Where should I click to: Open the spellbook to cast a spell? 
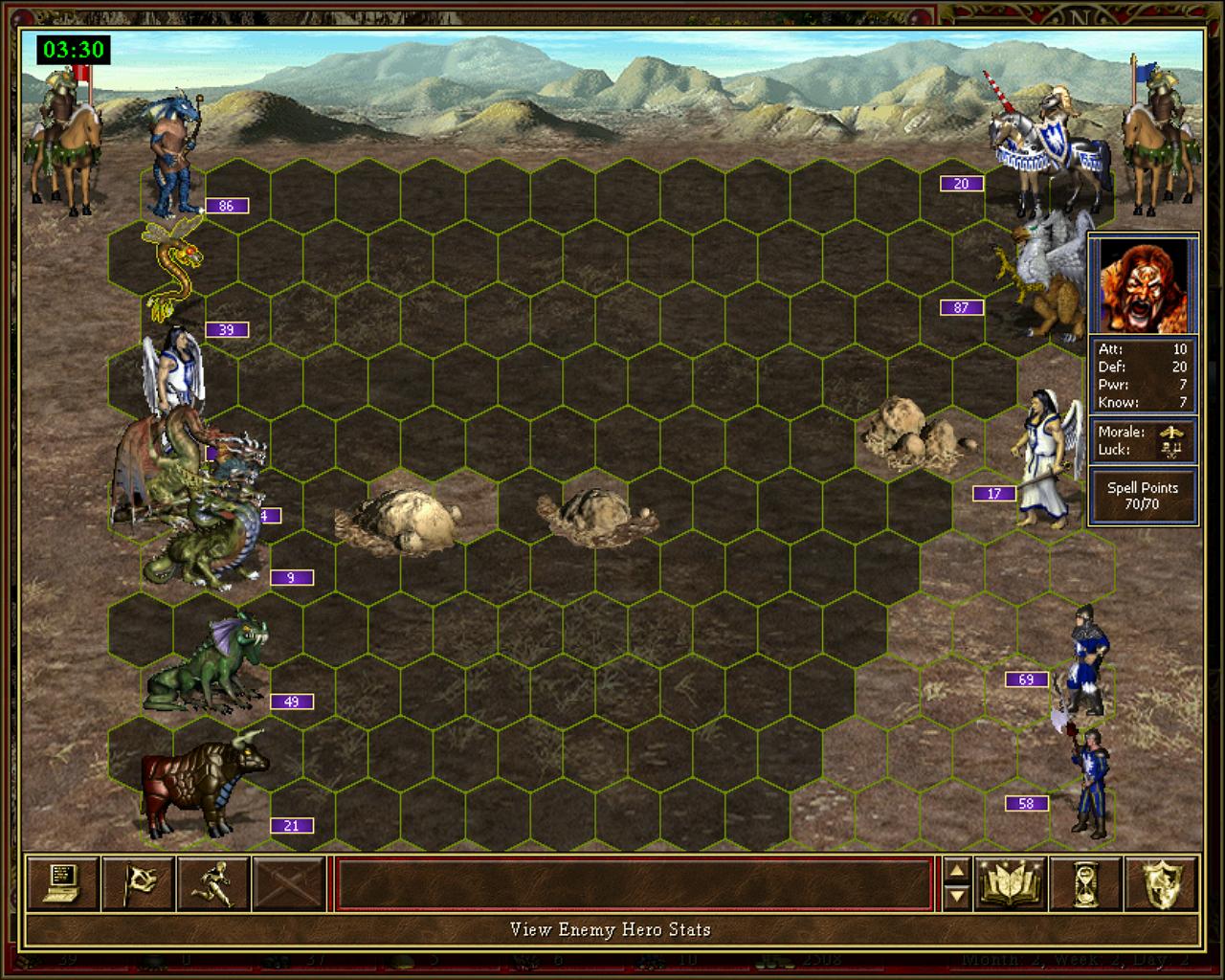1009,882
